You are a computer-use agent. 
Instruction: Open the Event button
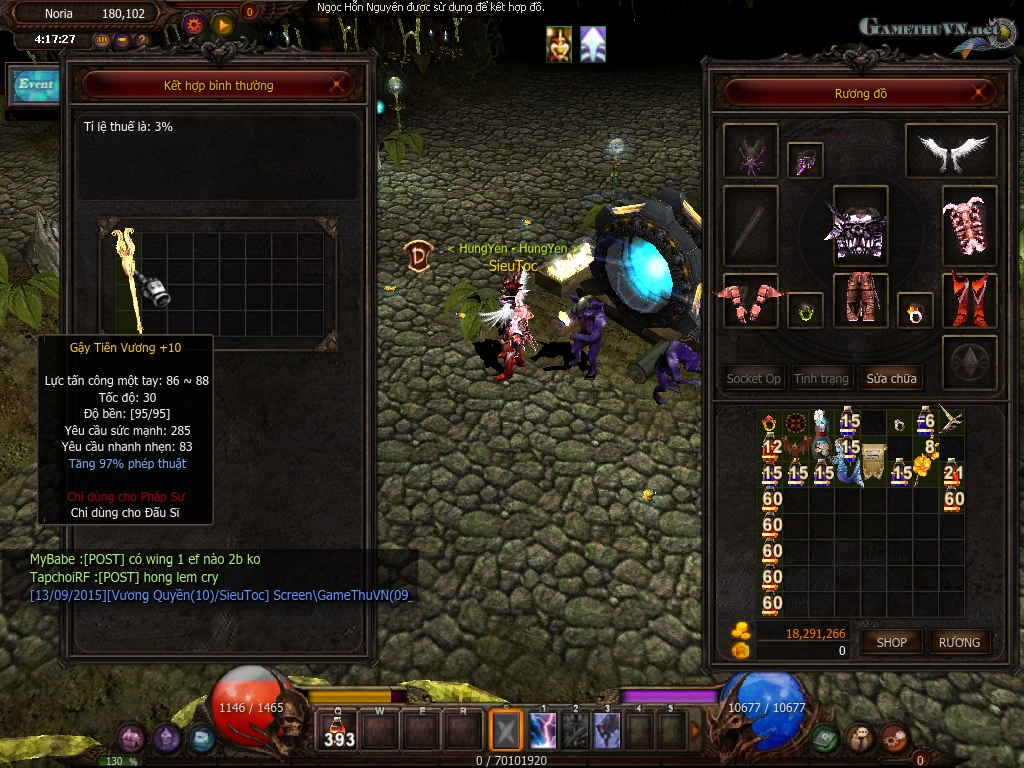point(36,85)
